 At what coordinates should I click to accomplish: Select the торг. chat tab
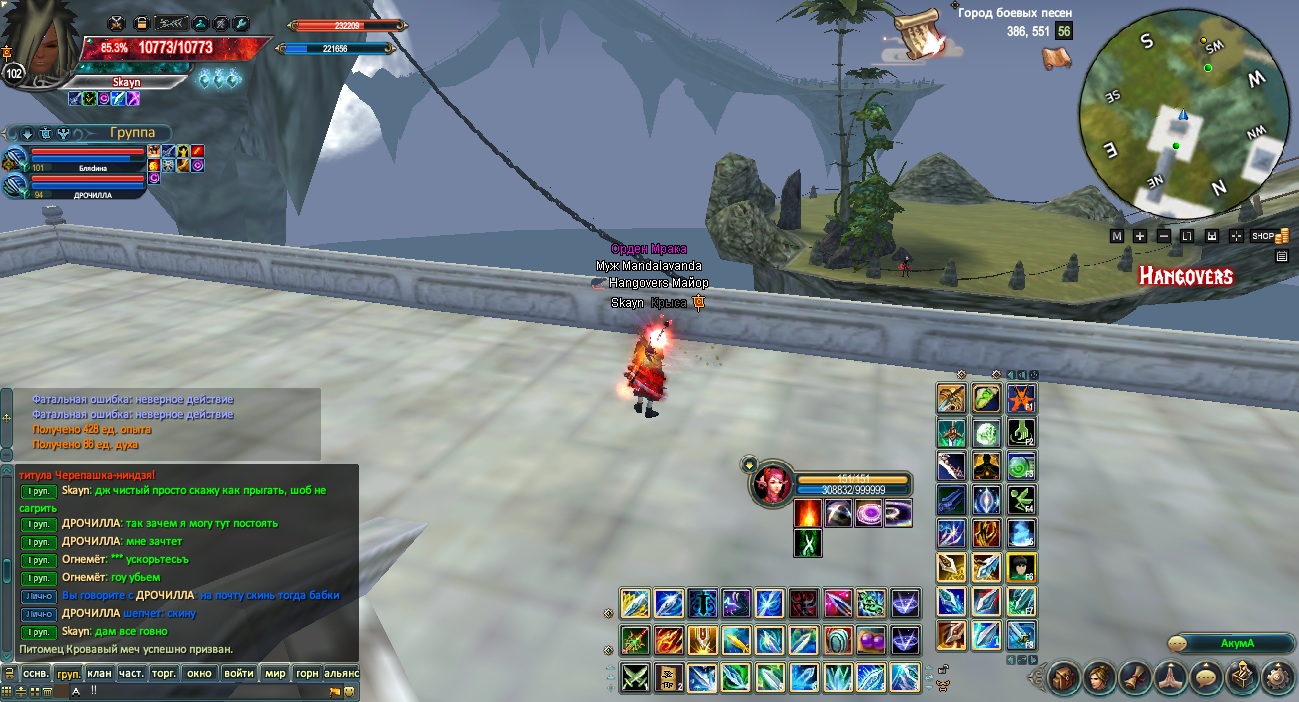(x=164, y=673)
